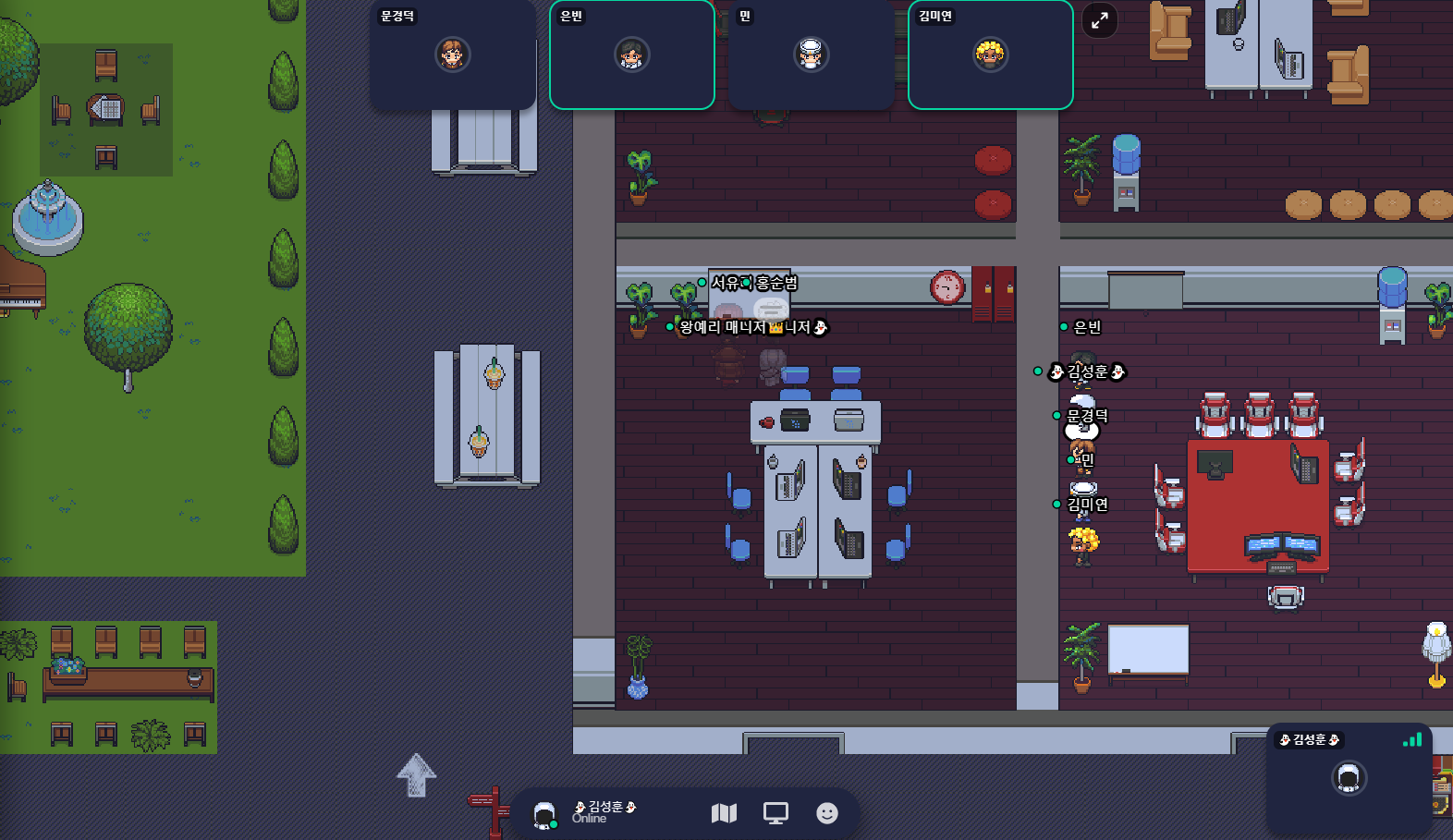Open the emoji reactions menu
The width and height of the screenshot is (1453, 840).
[827, 813]
